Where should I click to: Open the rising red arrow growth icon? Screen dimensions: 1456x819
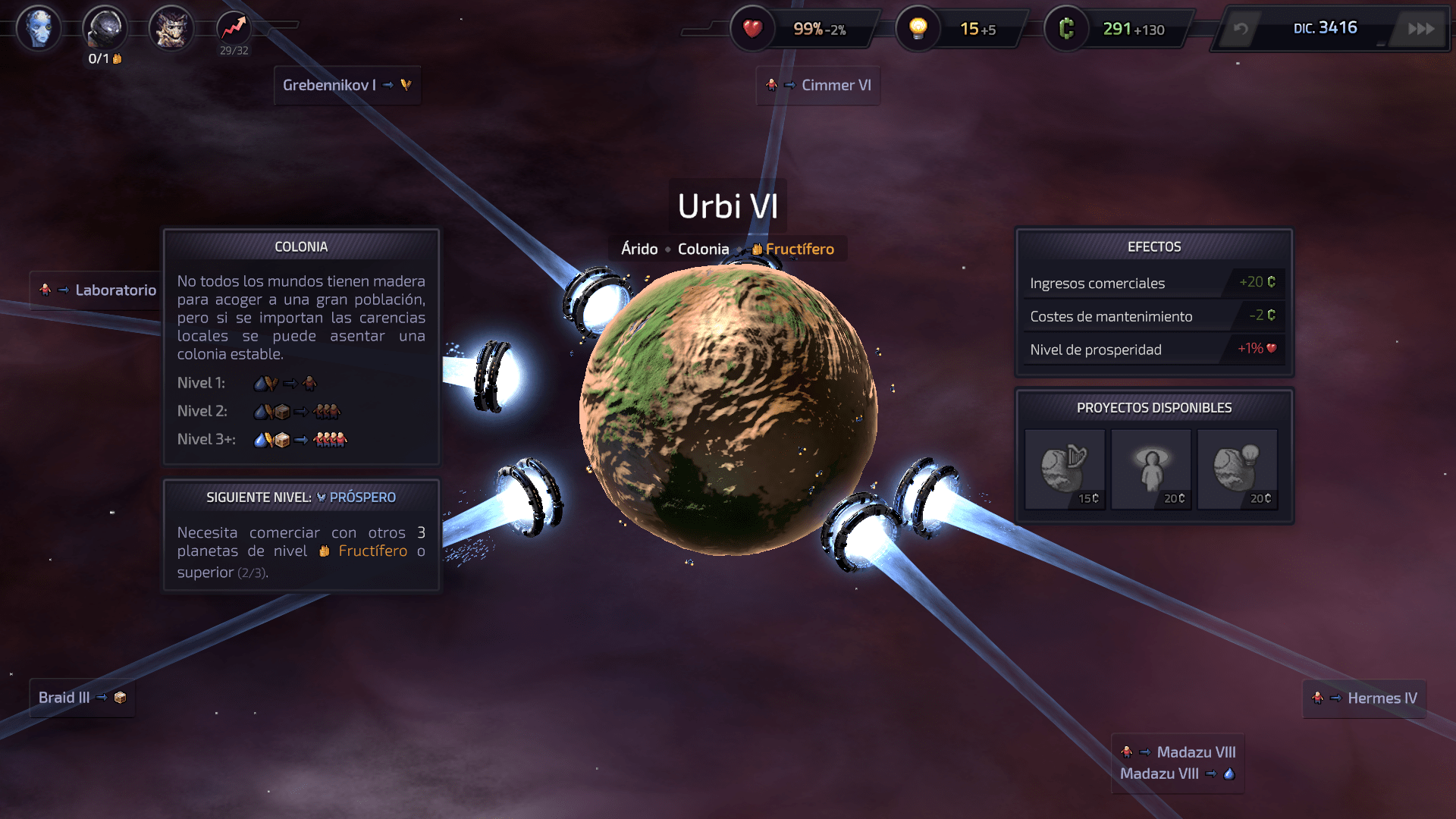(x=234, y=28)
